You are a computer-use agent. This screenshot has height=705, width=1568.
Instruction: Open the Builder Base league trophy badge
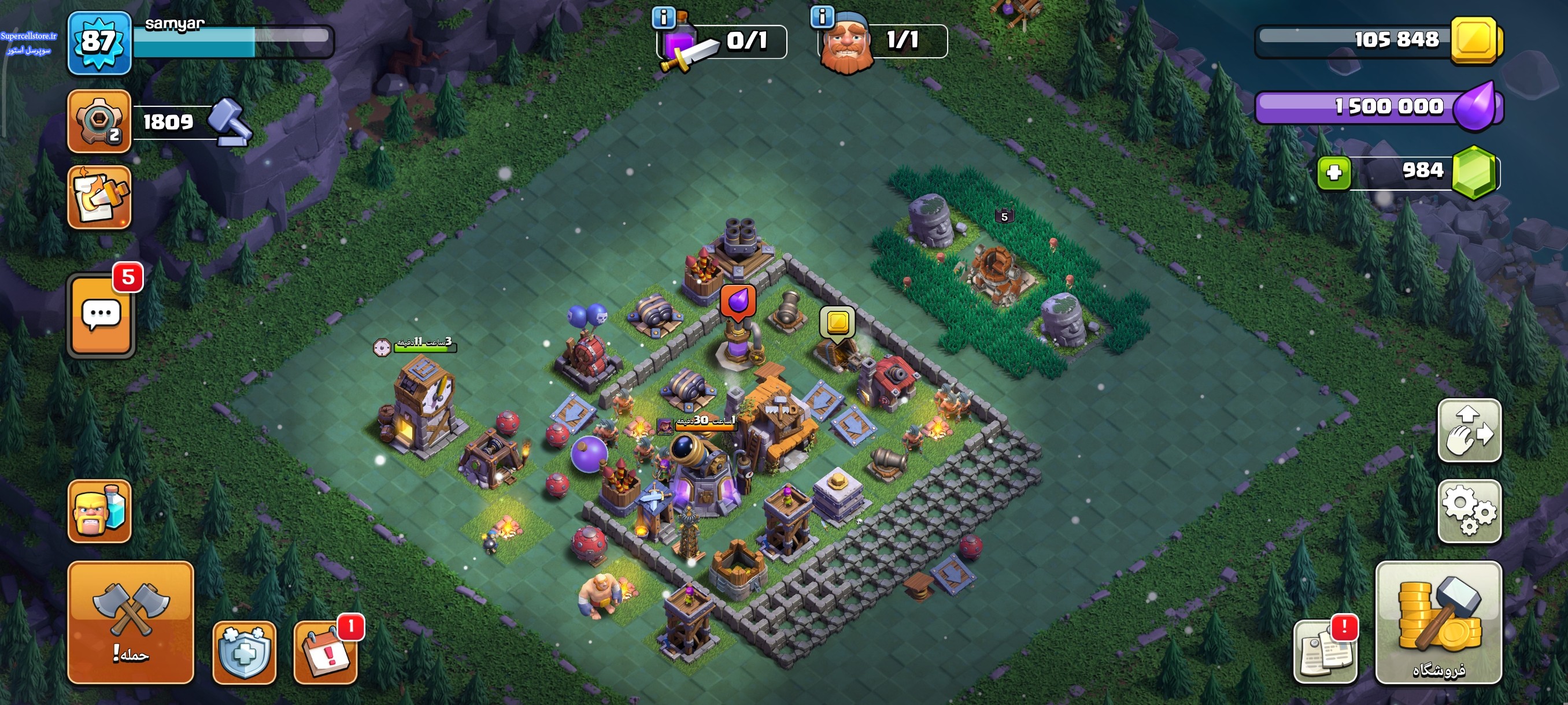point(99,120)
